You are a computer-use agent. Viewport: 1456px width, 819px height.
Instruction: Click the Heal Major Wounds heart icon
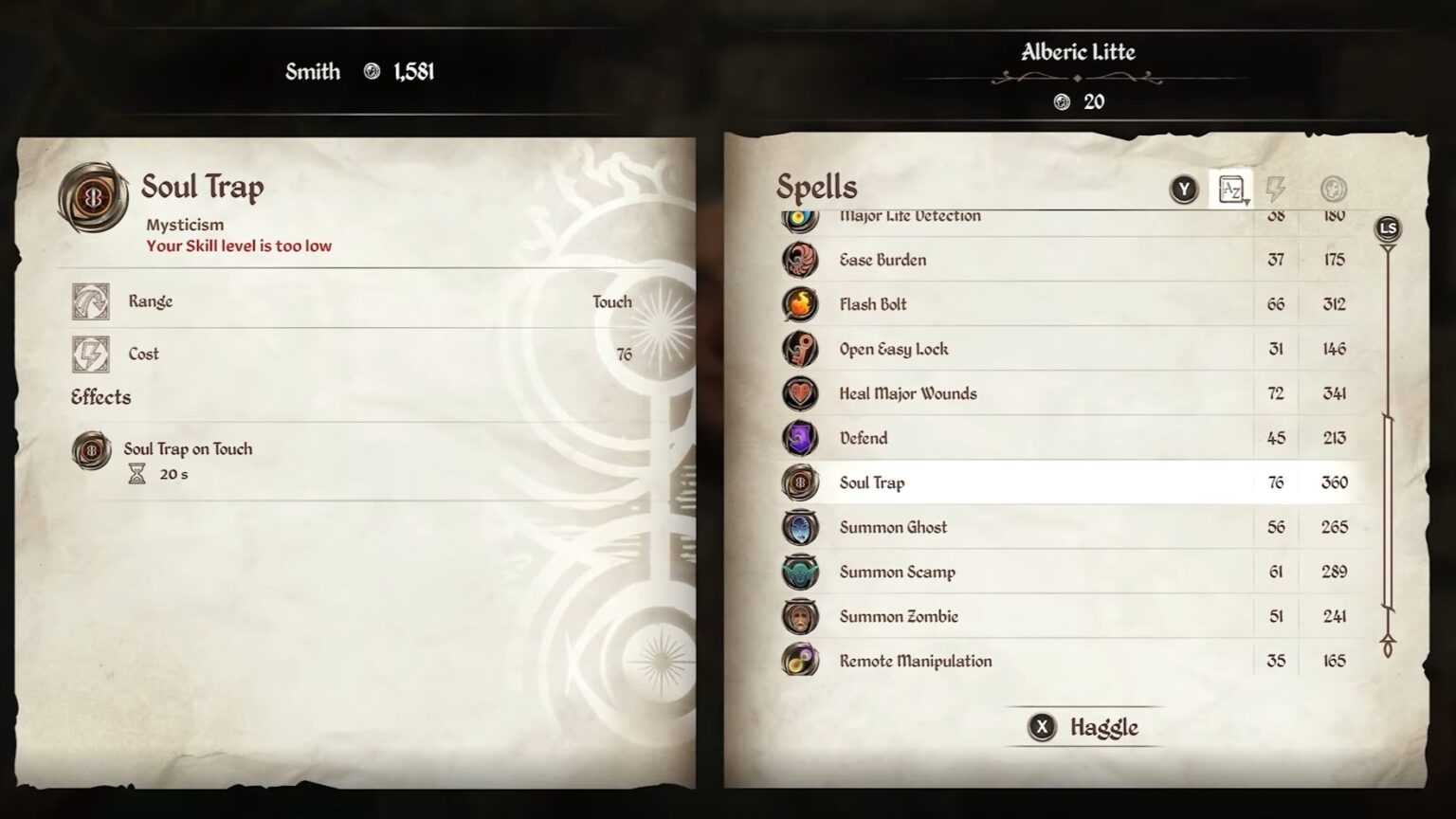click(799, 393)
